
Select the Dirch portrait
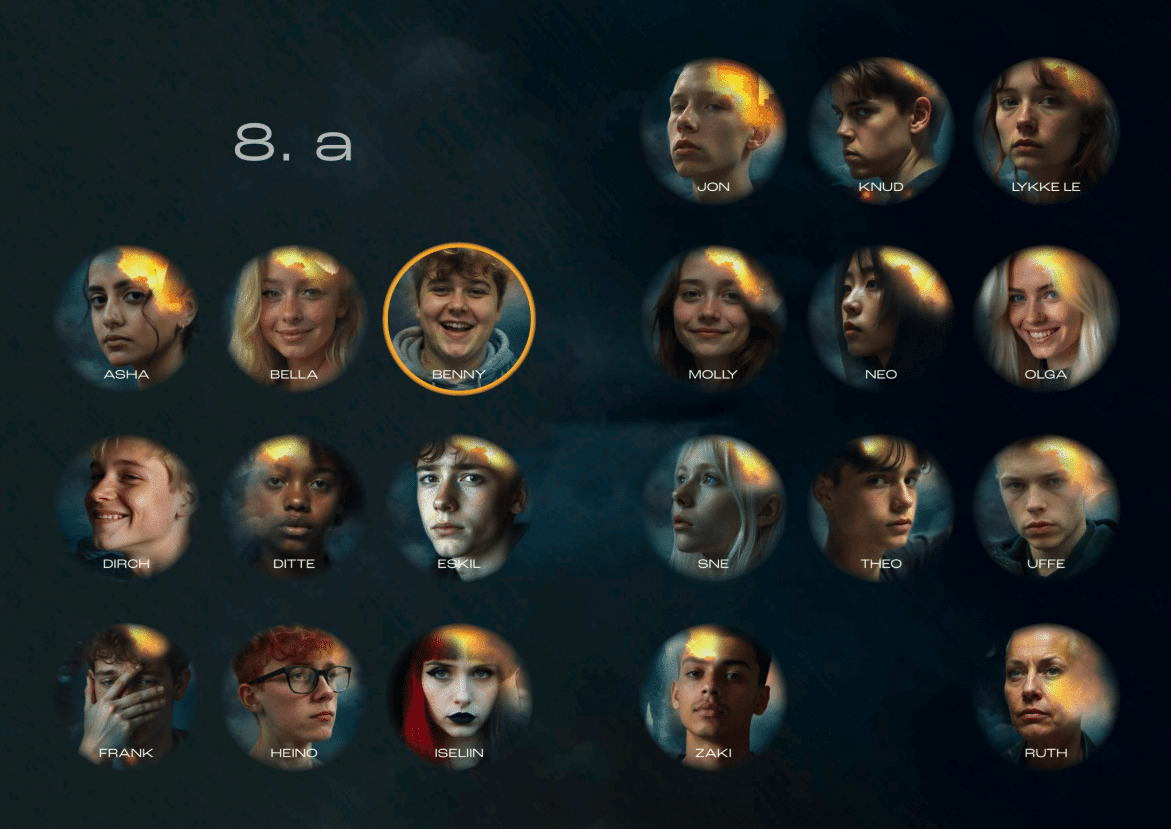coord(126,505)
